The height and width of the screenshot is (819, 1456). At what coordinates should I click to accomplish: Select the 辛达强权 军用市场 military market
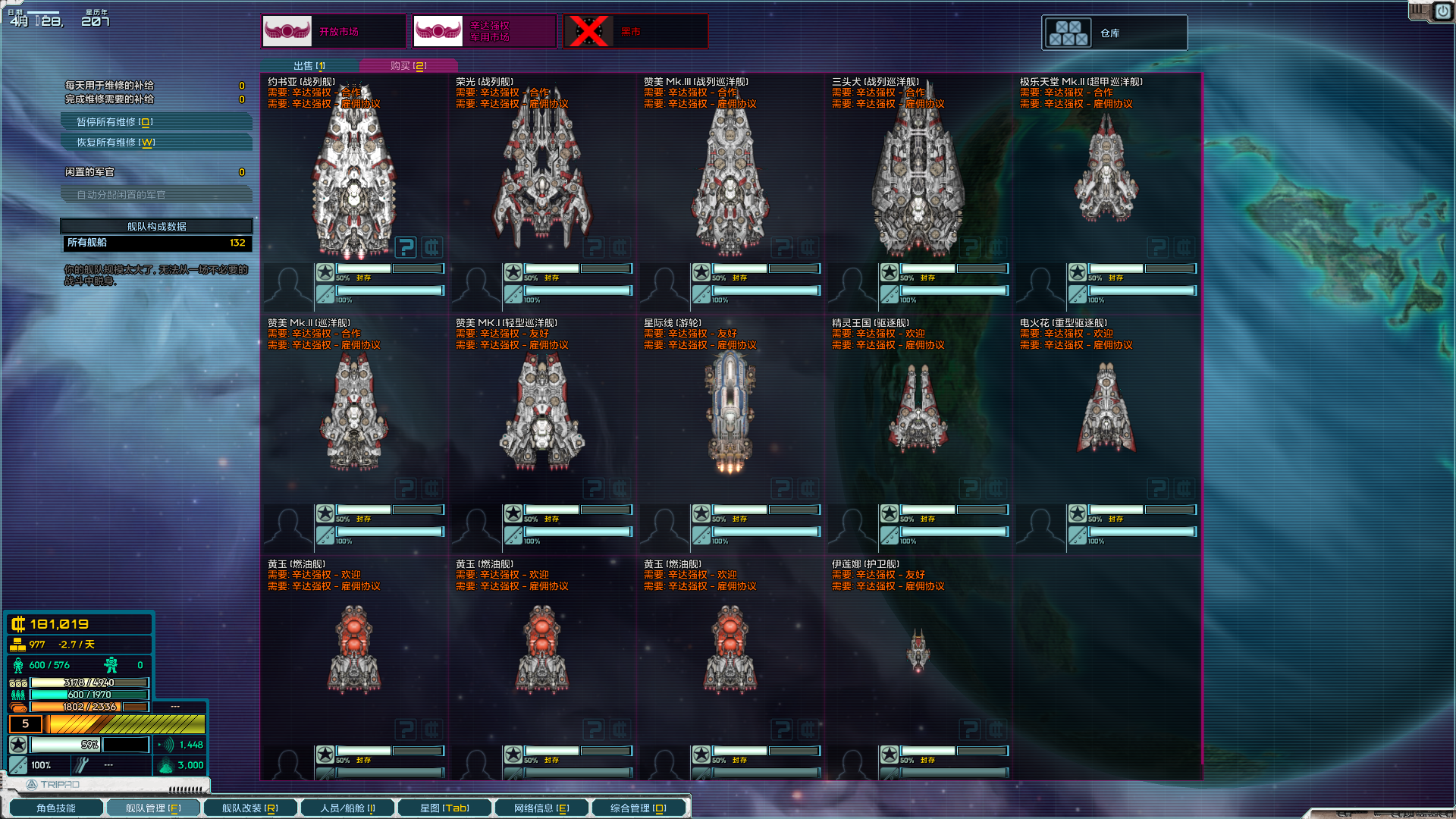485,32
